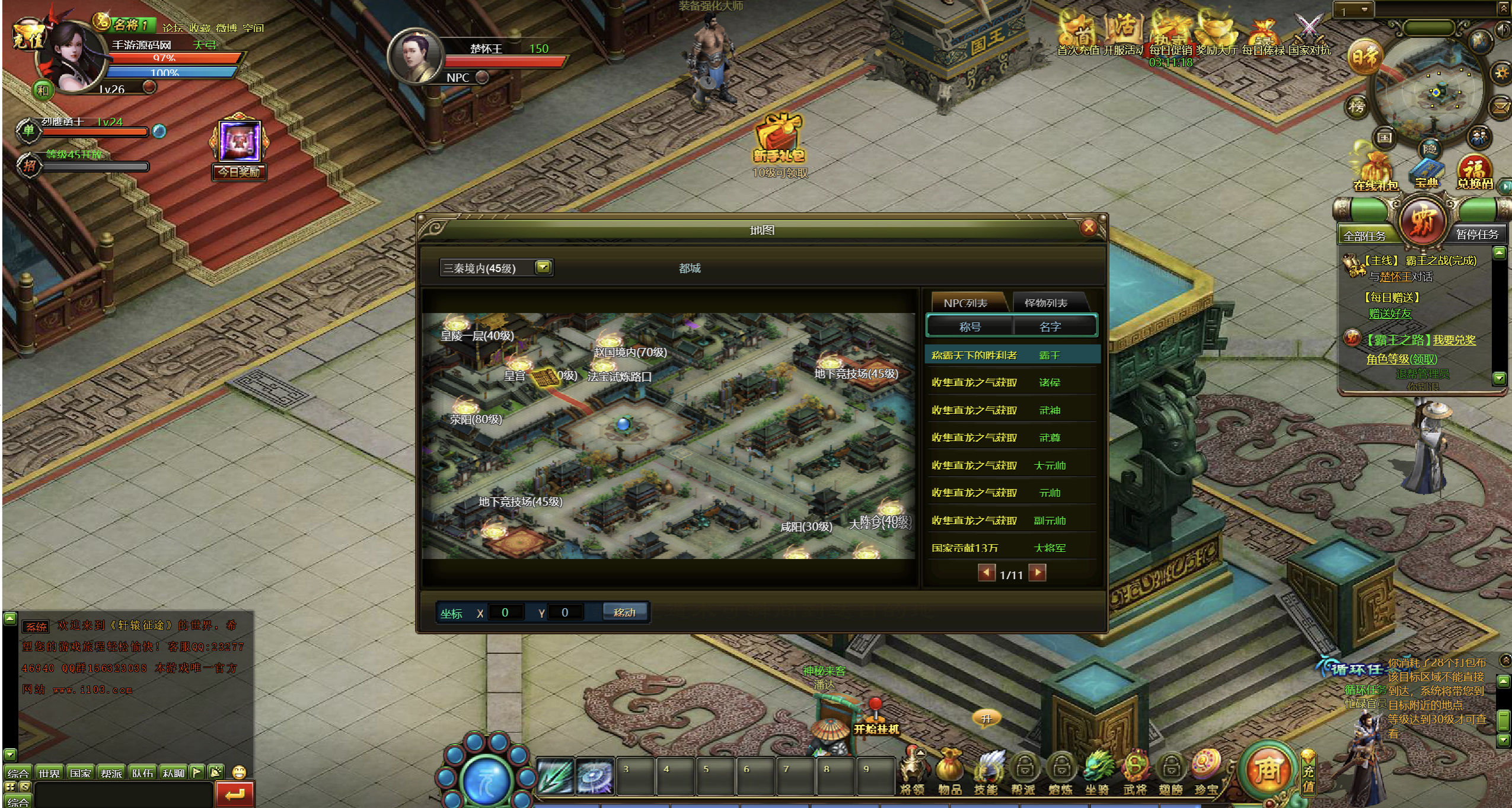Show 全部任务 quest list
Screen dimensions: 1512x808
1364,236
